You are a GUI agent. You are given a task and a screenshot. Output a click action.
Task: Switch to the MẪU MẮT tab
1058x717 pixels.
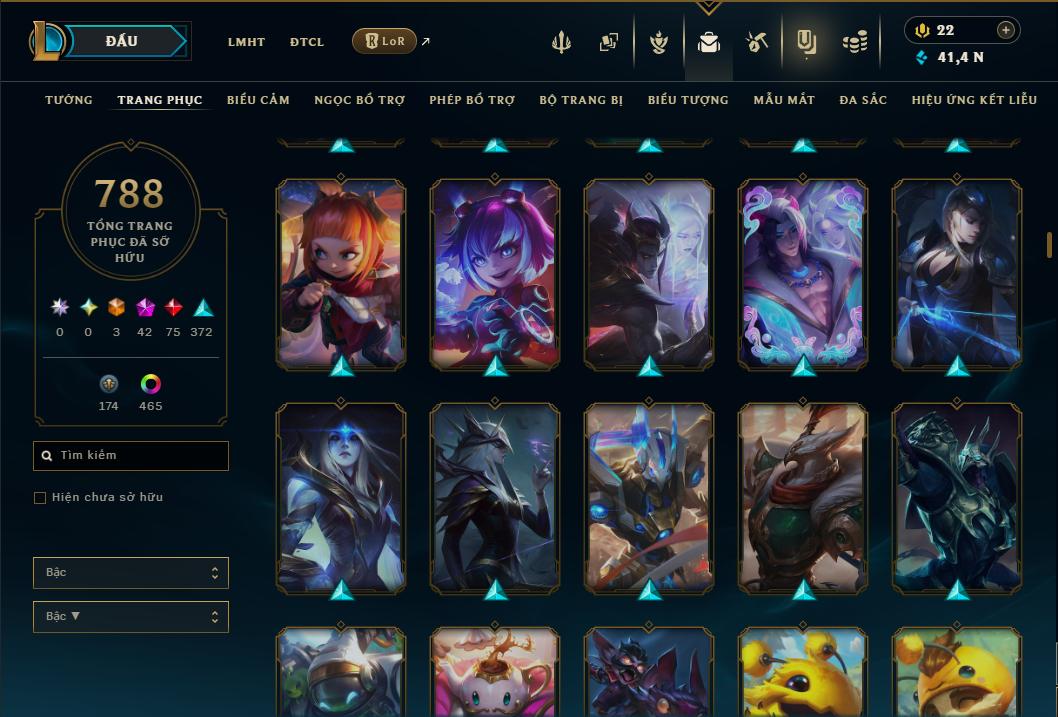pyautogui.click(x=784, y=100)
